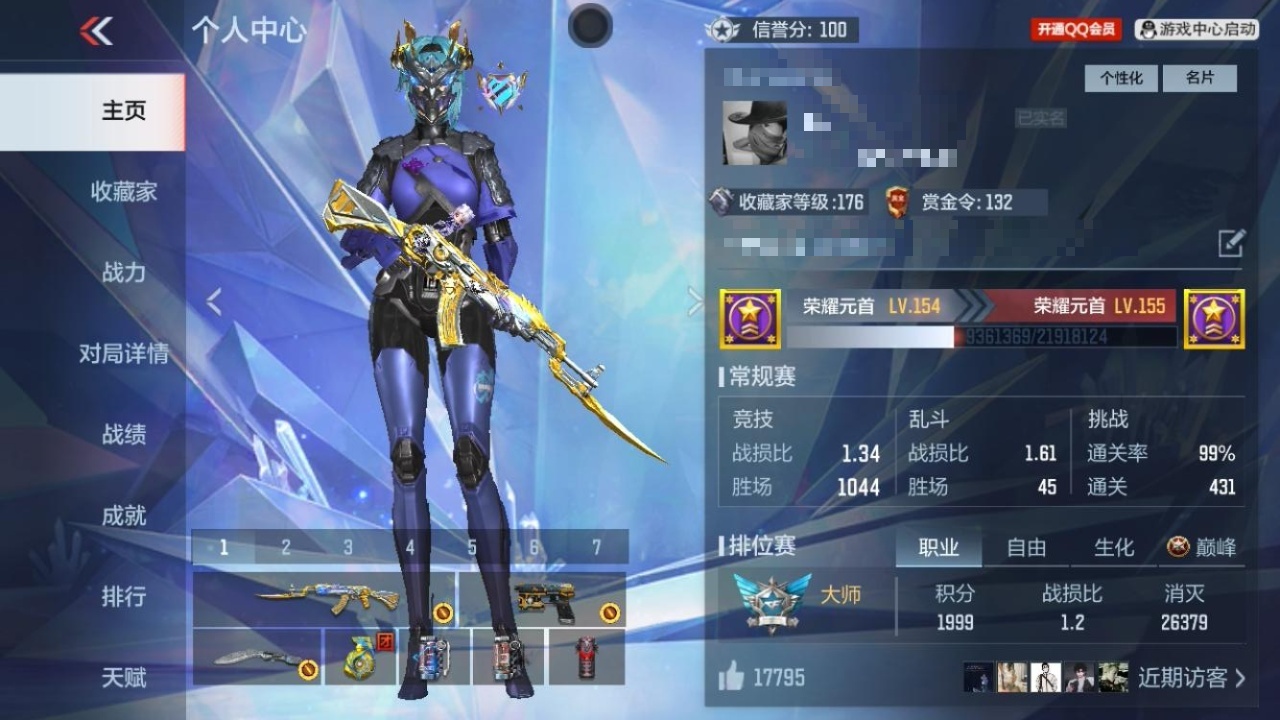Open 近期访客 recent visitors list
Viewport: 1280px width, 720px height.
1192,677
